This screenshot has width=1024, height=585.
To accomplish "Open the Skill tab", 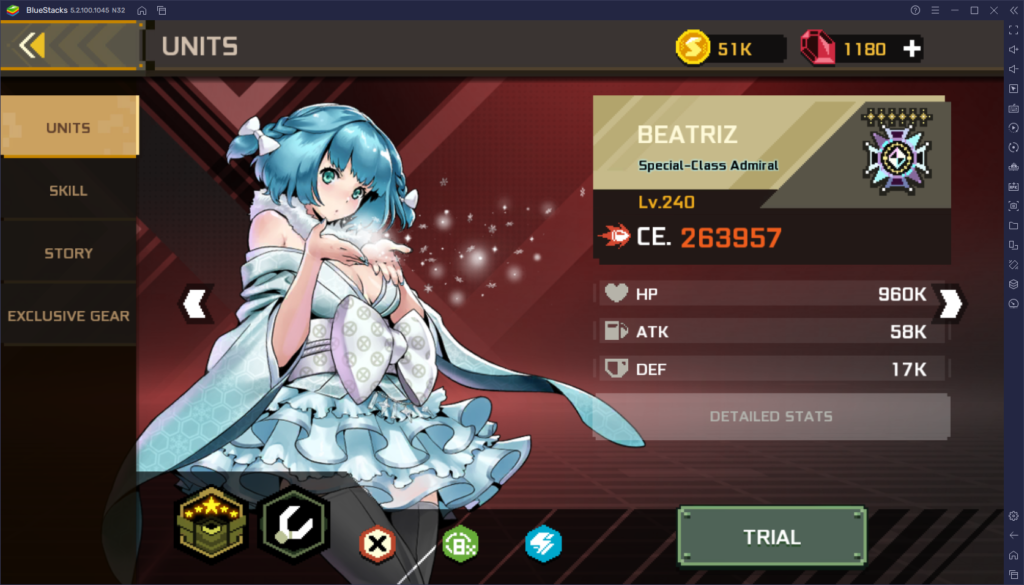I will click(68, 190).
